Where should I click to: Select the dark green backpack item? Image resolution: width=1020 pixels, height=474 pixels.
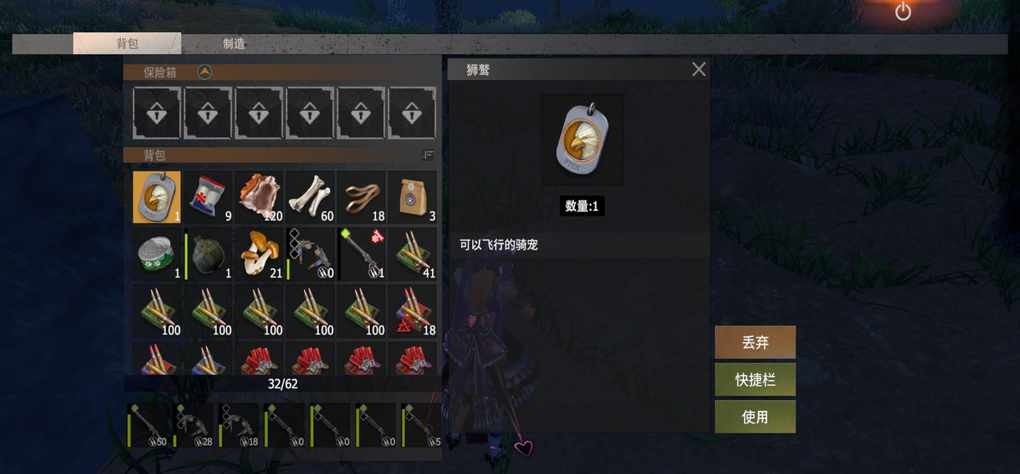[208, 255]
